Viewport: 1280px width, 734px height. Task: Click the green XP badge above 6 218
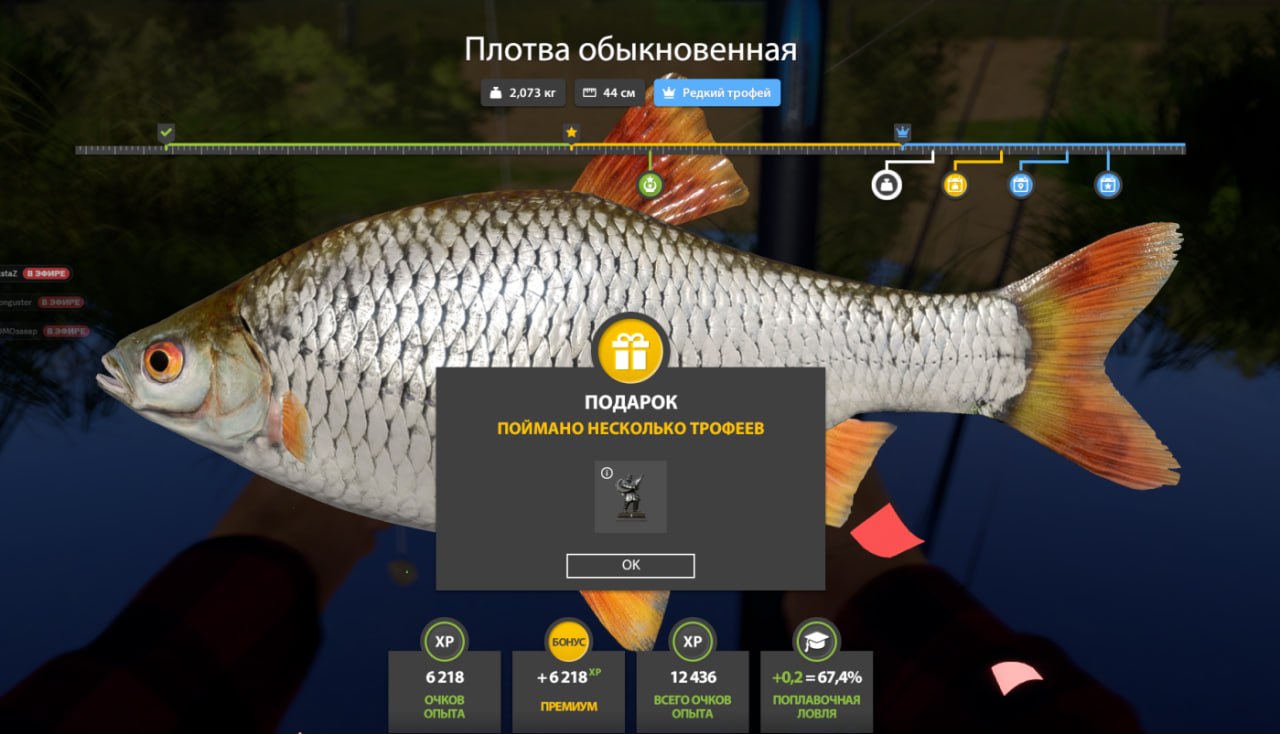[444, 641]
